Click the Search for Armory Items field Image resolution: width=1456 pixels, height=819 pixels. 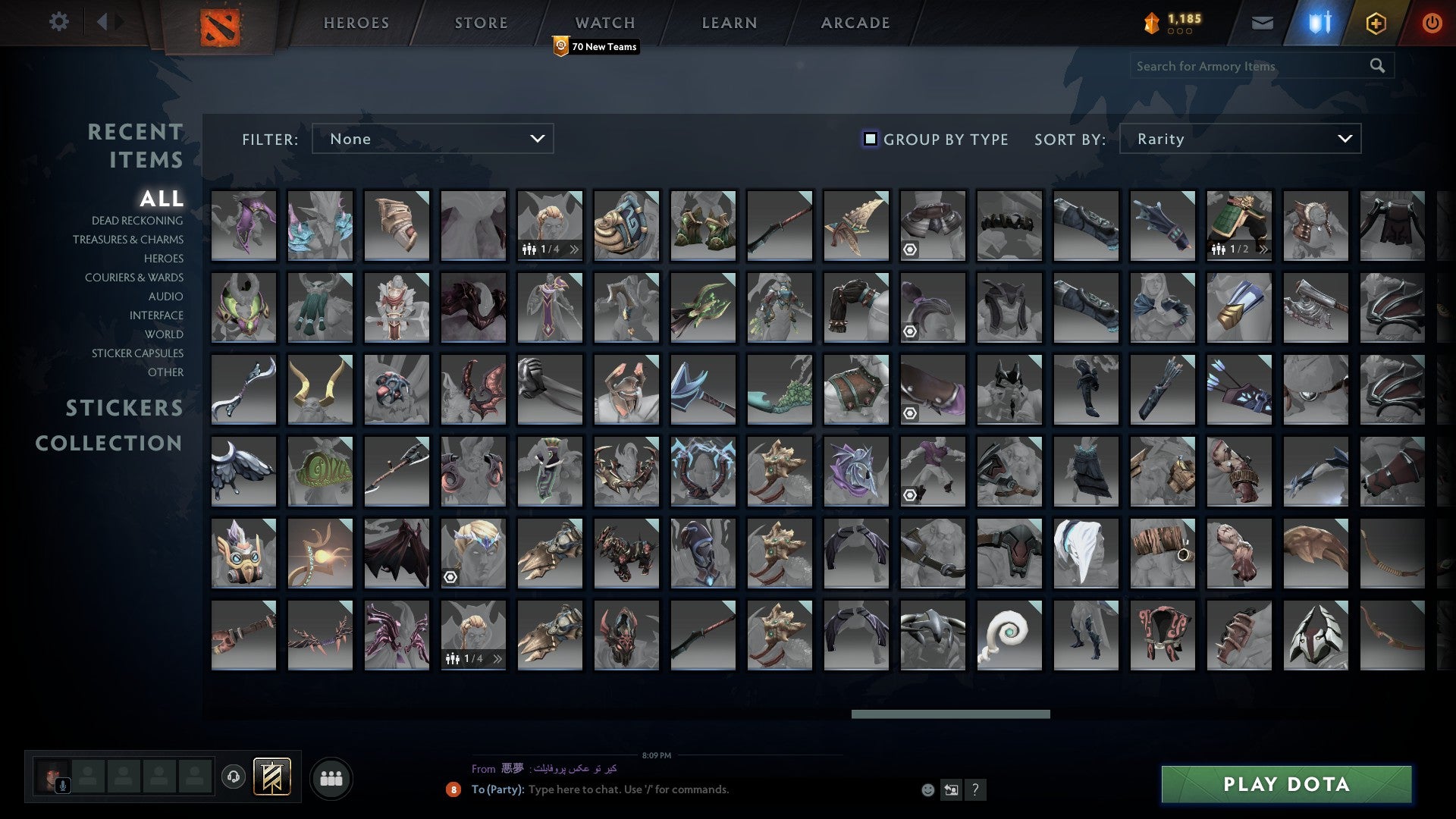click(1251, 66)
